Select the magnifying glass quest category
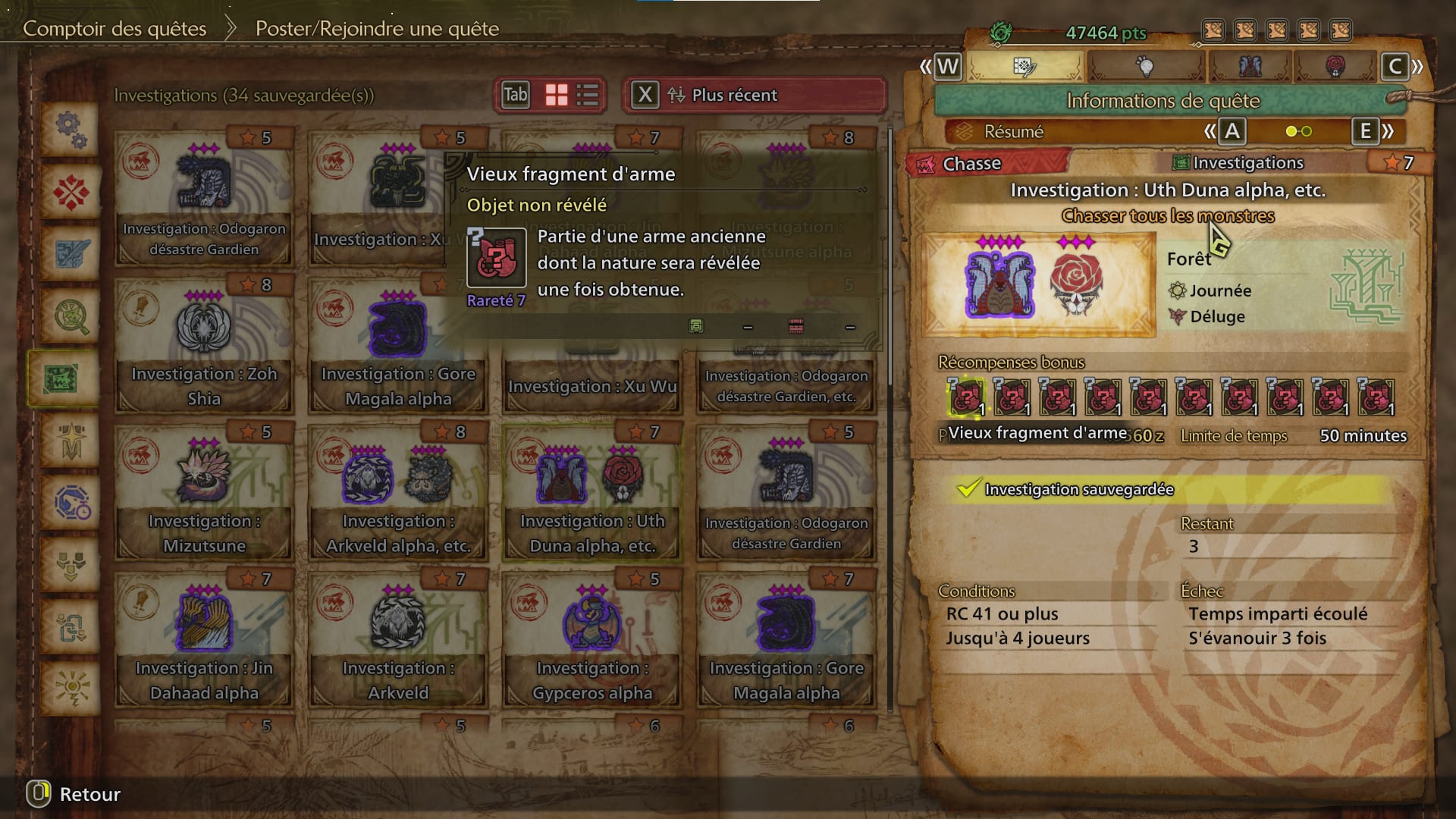The image size is (1456, 819). click(x=71, y=317)
